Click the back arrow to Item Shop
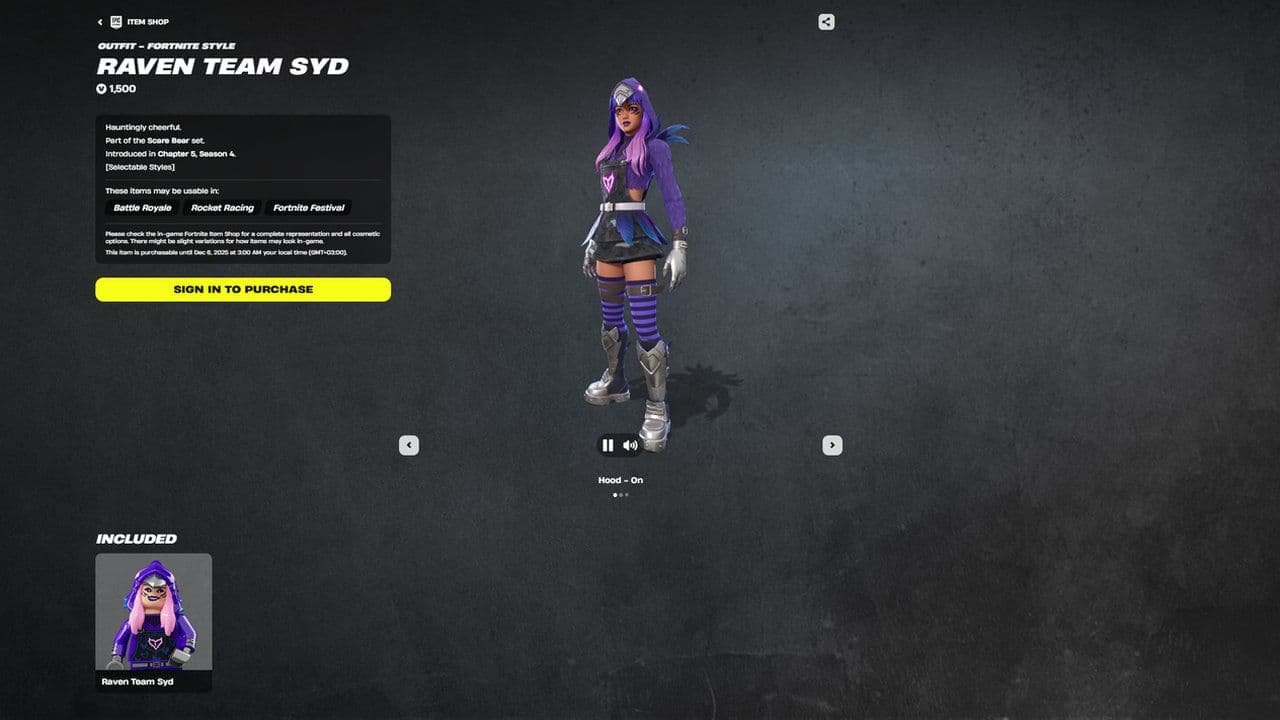The image size is (1280, 720). tap(99, 21)
